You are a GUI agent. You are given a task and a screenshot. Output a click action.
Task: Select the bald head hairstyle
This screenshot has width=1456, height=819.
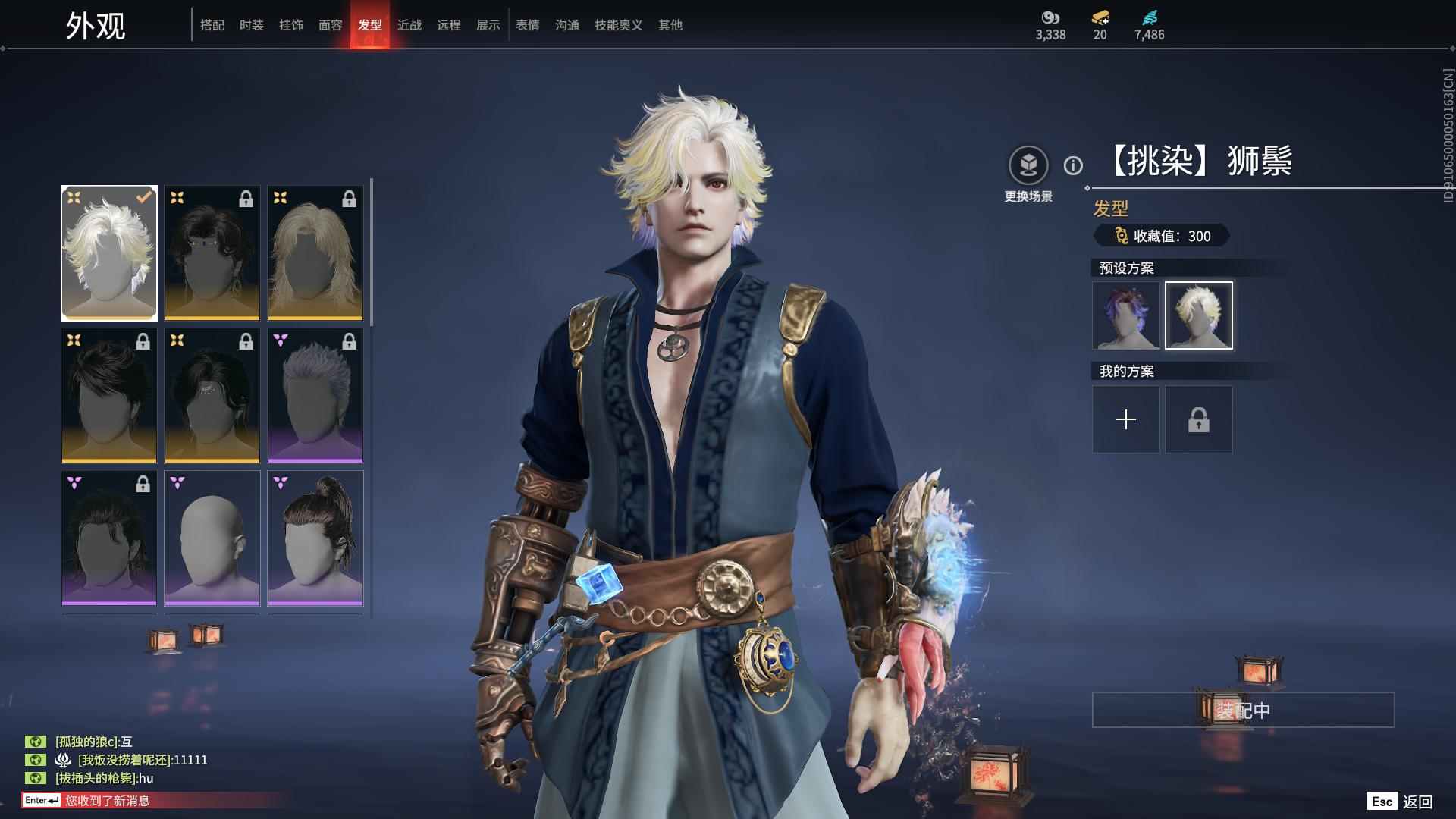click(x=212, y=538)
